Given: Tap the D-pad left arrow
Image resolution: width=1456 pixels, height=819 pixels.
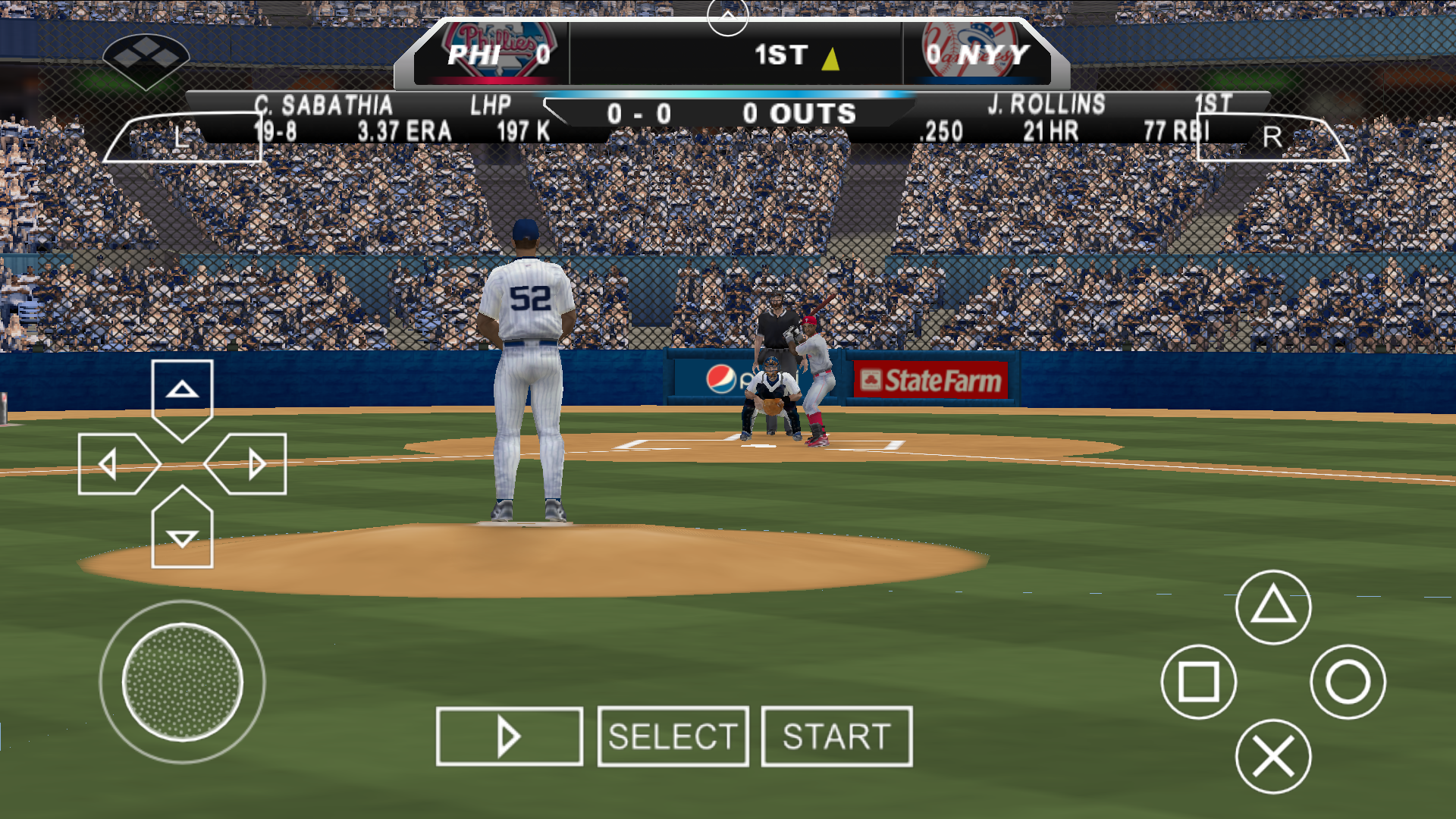Looking at the screenshot, I should click(x=114, y=464).
